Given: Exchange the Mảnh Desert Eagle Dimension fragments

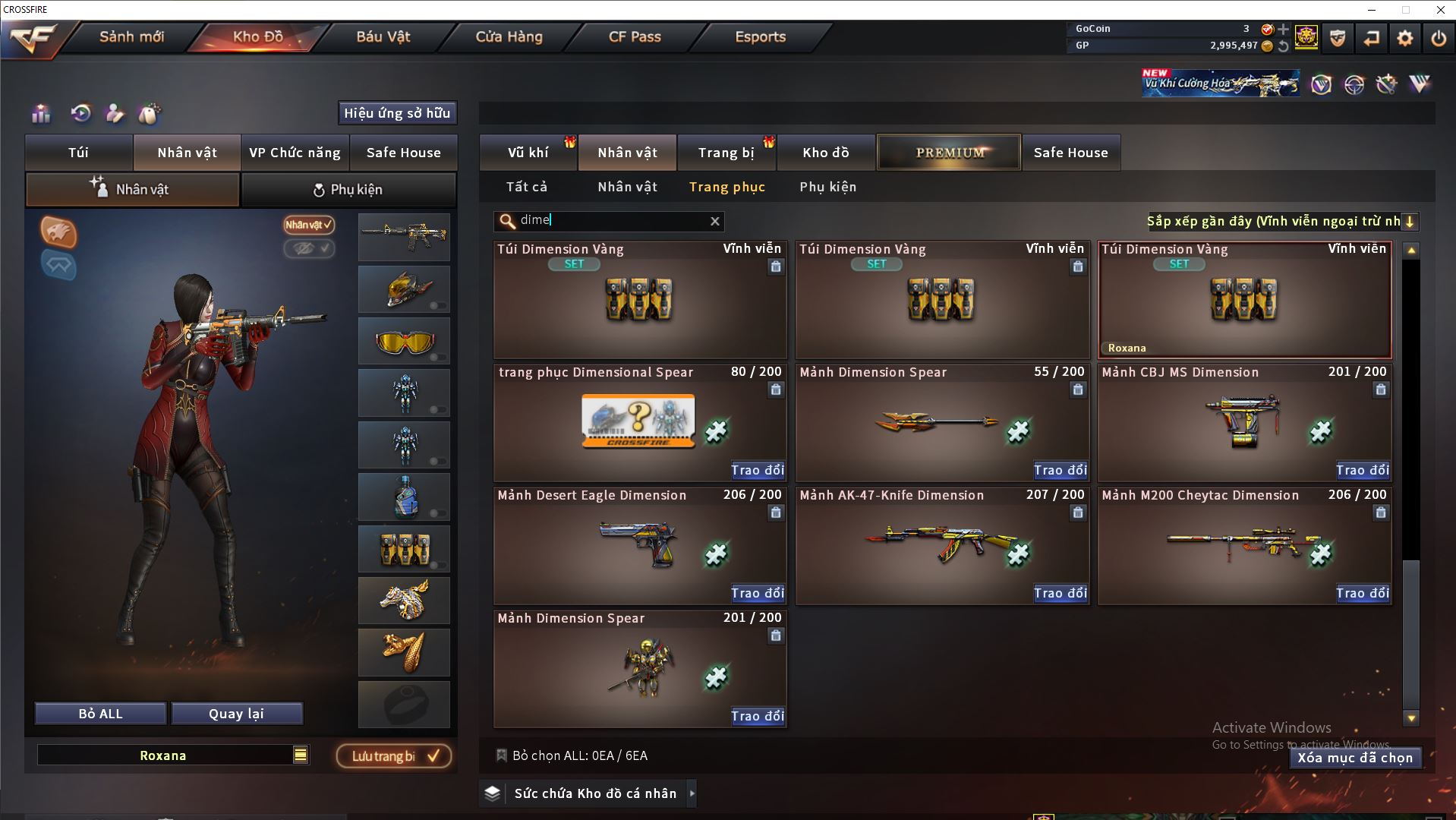Looking at the screenshot, I should click(x=757, y=593).
